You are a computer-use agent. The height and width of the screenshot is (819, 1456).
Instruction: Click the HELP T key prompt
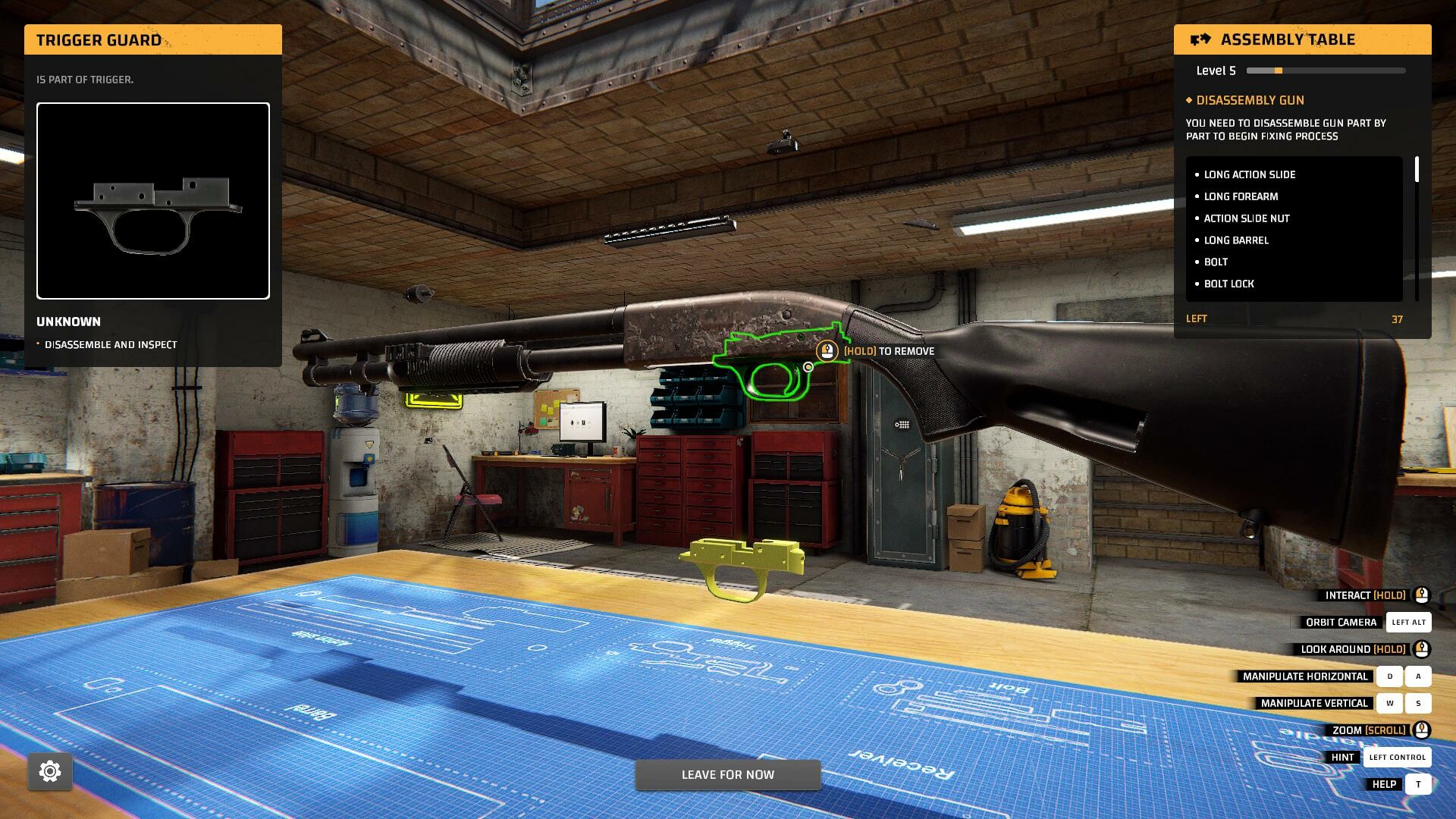1417,784
